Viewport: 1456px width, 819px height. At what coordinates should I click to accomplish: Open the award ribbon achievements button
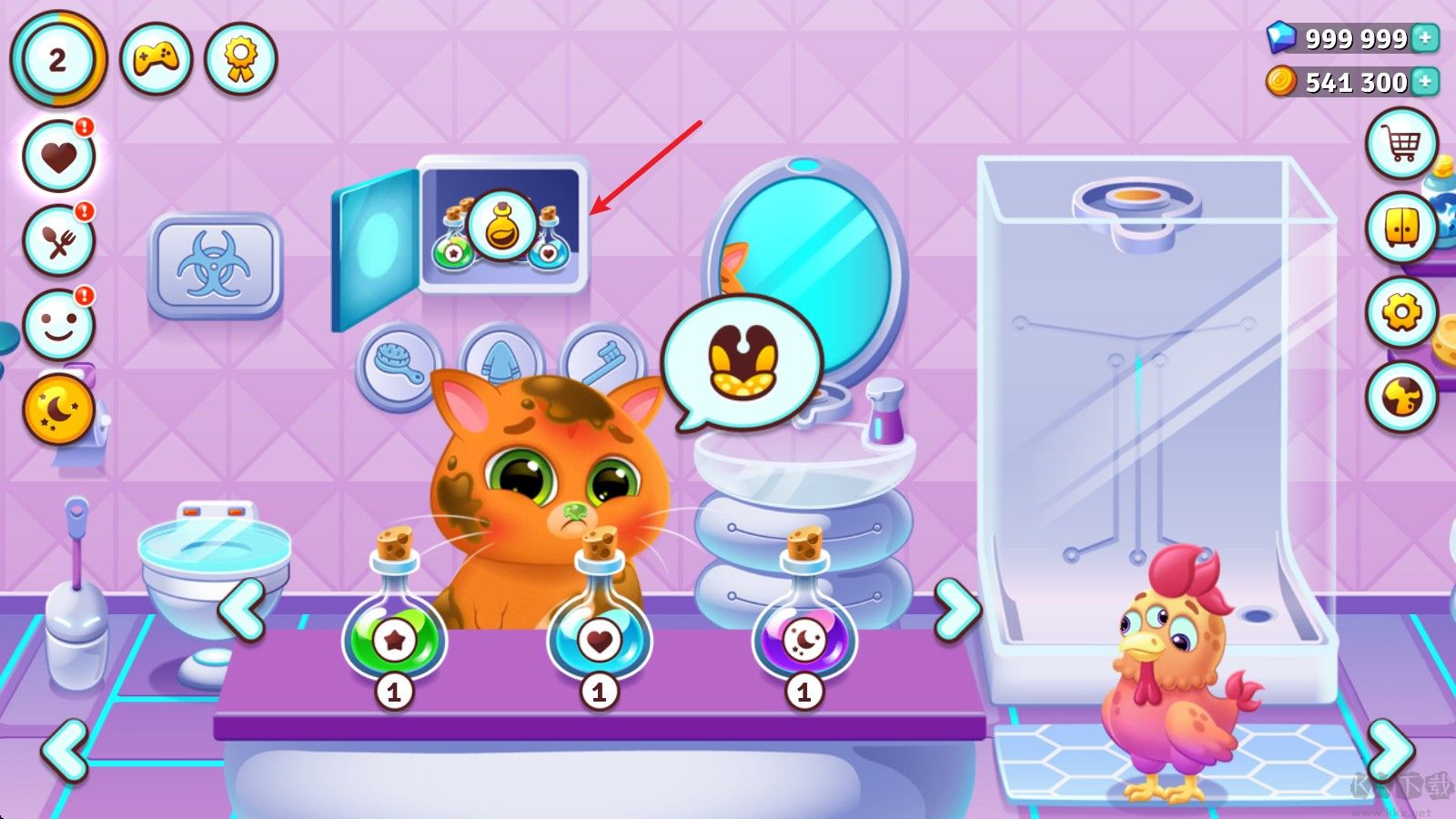pos(240,60)
